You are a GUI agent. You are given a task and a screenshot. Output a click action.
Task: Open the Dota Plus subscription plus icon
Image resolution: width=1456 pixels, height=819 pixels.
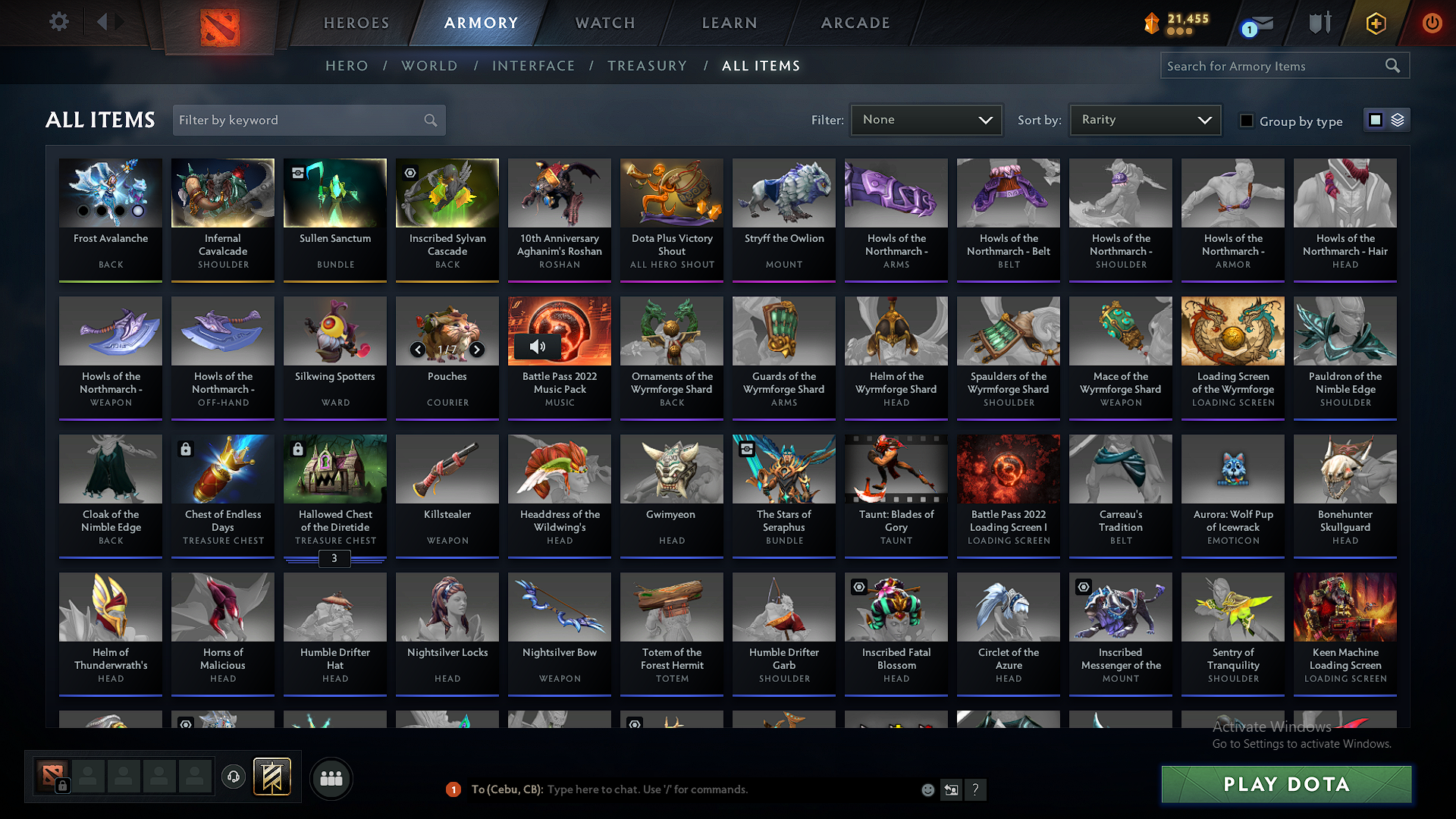coord(1375,23)
